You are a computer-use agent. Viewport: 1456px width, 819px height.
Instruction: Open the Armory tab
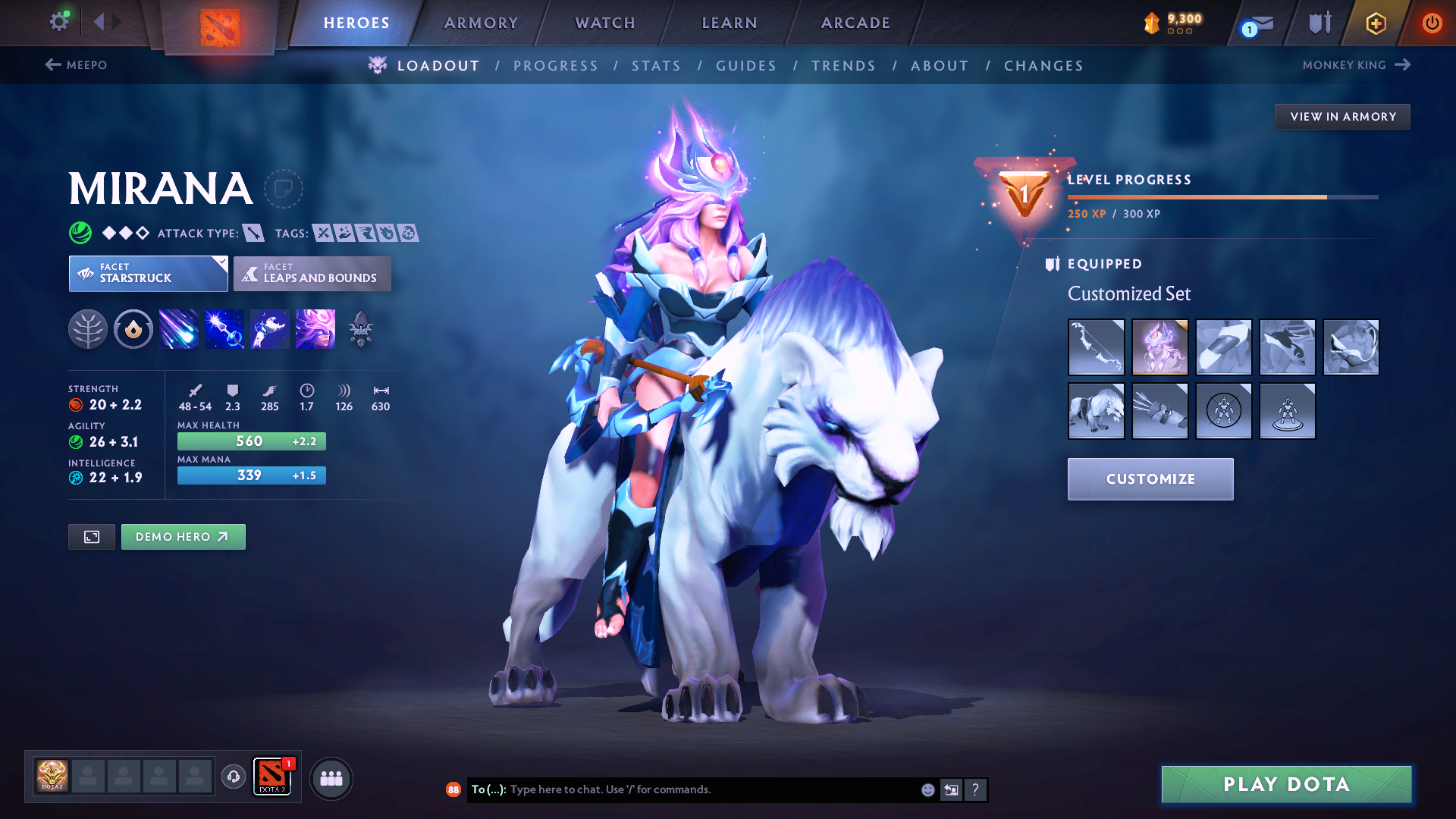481,23
